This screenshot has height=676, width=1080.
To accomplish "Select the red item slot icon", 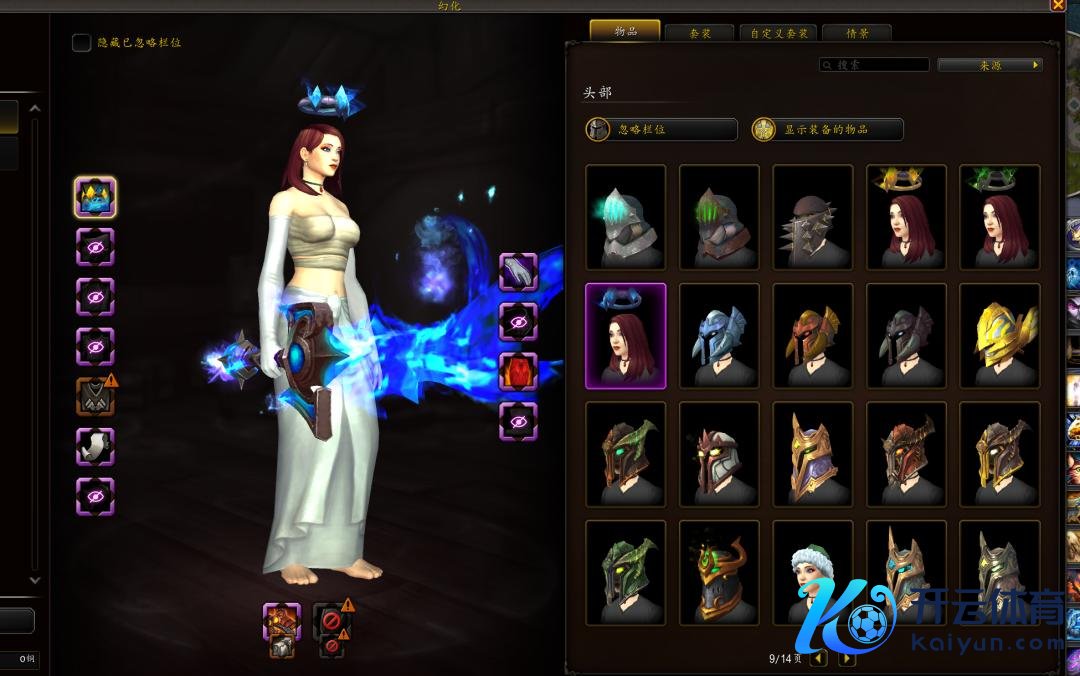I will [518, 372].
